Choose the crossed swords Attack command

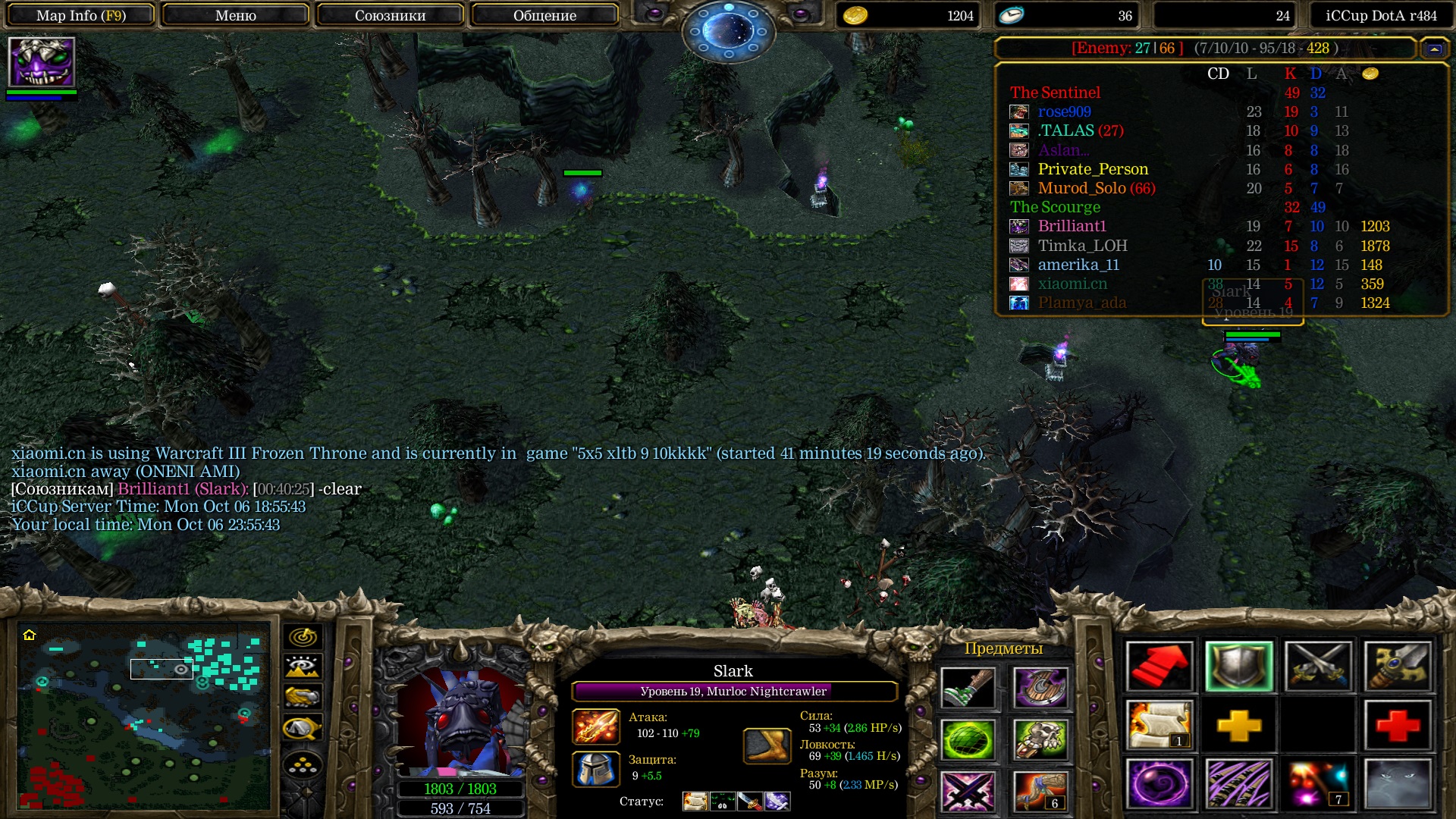[x=1319, y=667]
